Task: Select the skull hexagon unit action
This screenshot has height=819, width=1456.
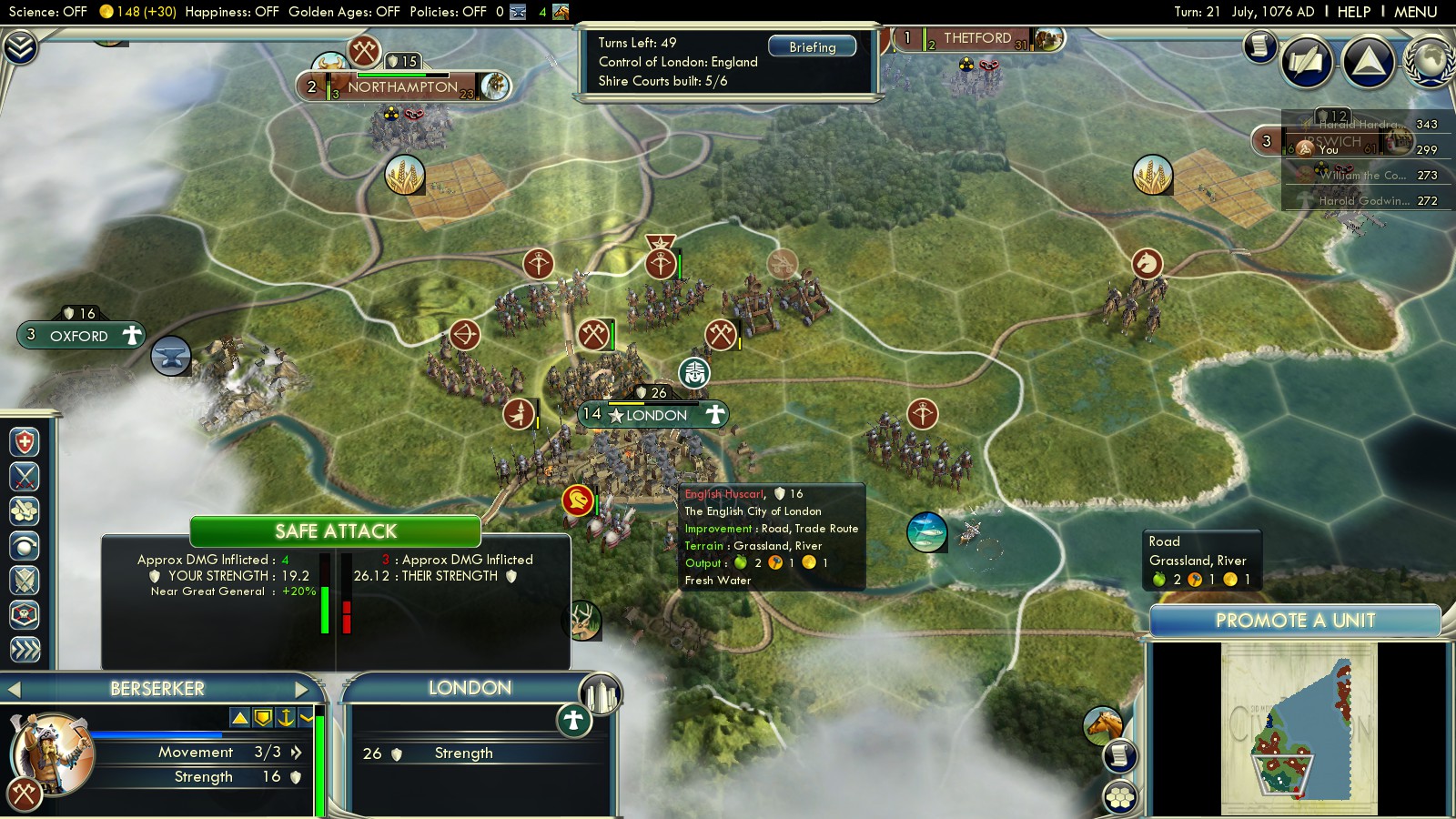Action: [x=25, y=614]
